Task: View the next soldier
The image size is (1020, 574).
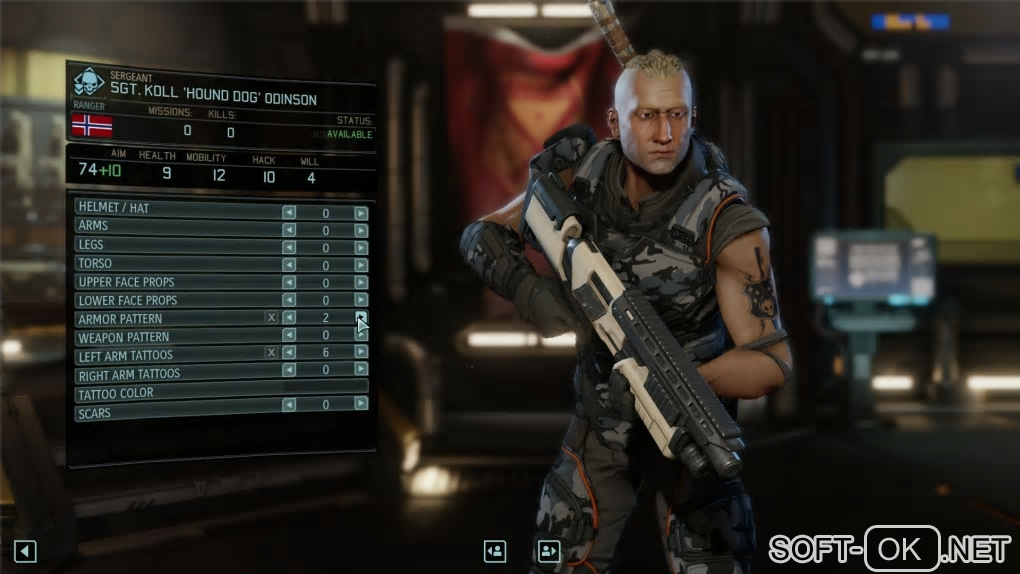Action: 548,551
